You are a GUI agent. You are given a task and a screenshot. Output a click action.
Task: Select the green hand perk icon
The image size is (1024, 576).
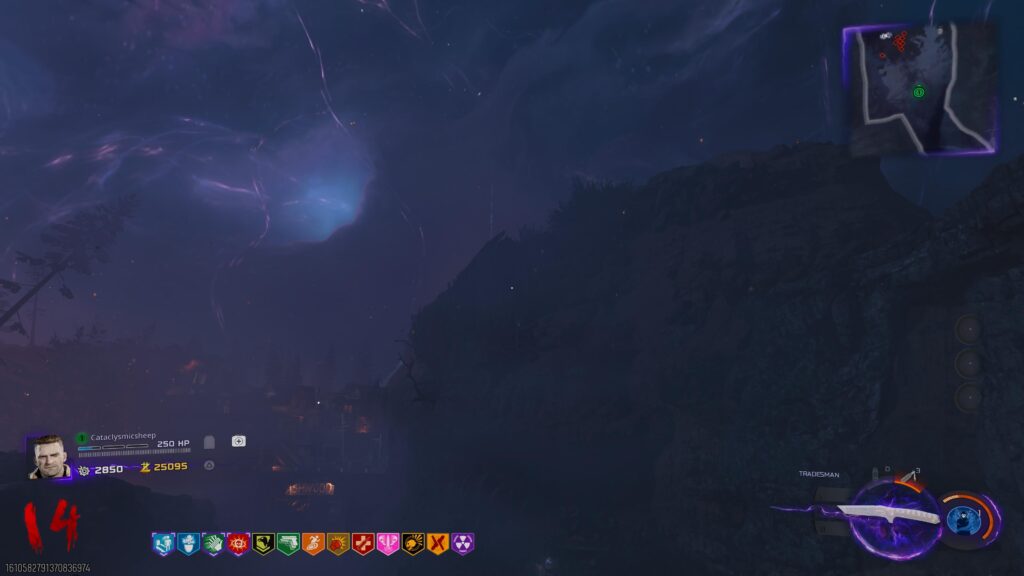pos(213,544)
